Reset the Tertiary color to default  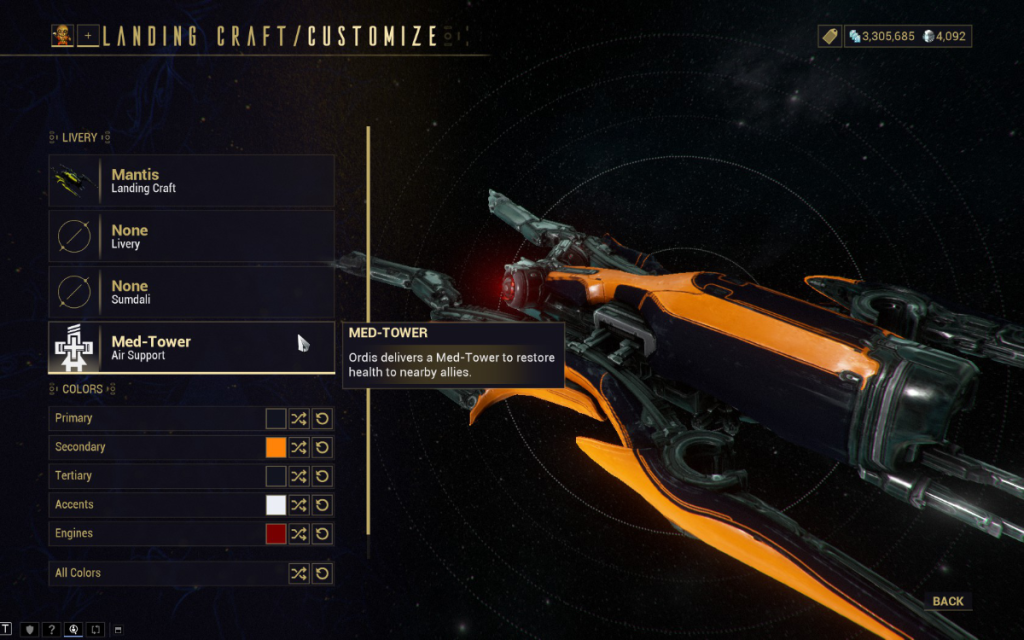click(x=322, y=476)
